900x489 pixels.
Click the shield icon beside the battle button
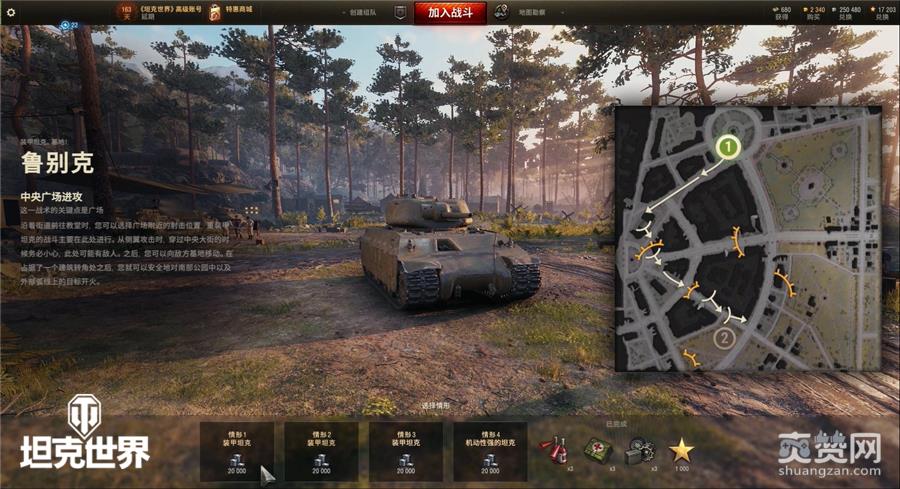pos(400,12)
